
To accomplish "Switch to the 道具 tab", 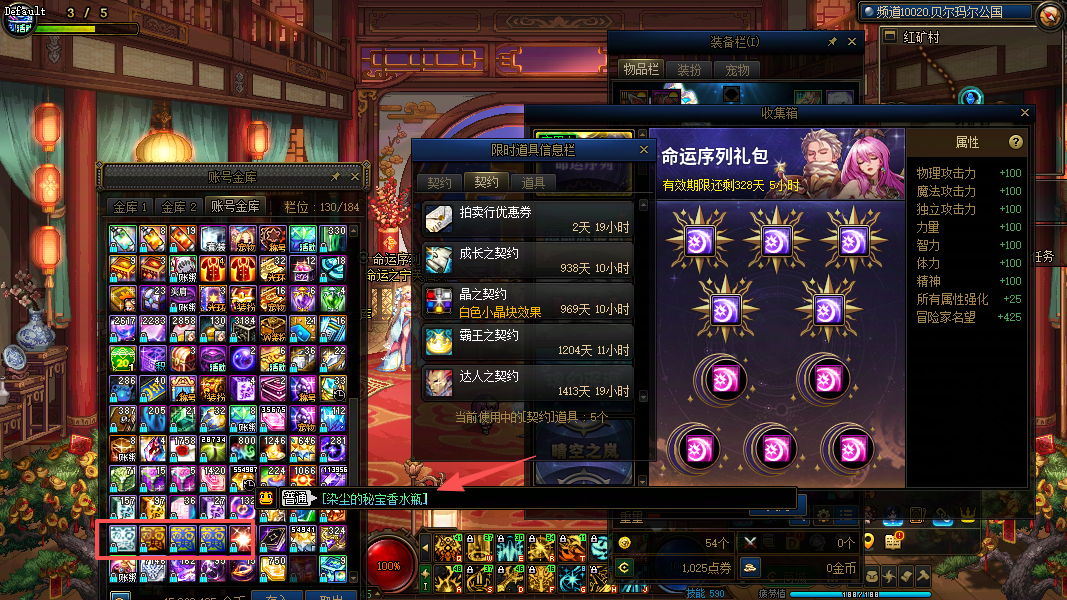I will point(533,183).
